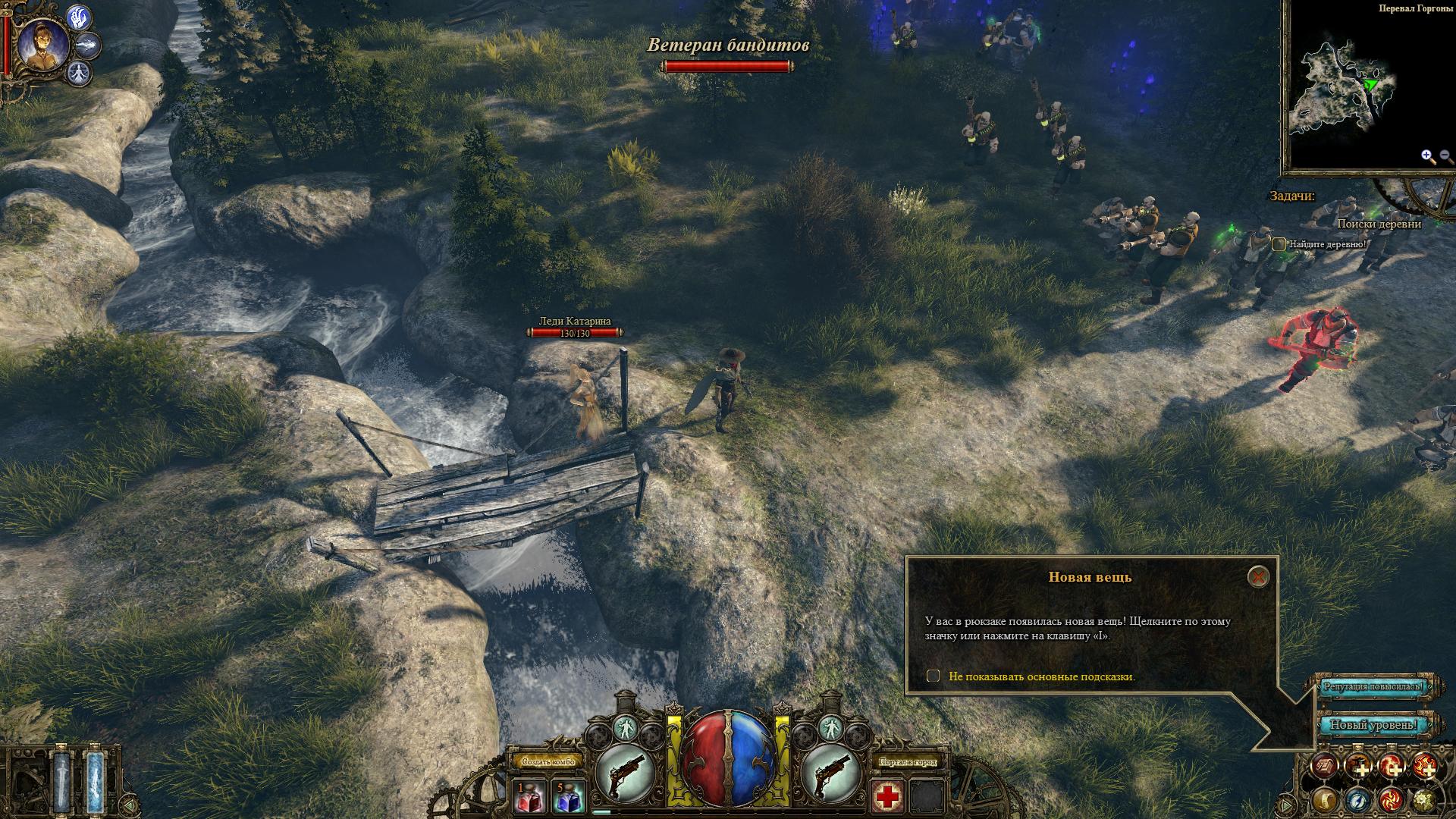This screenshot has height=819, width=1456.
Task: Zoom in on the minimap
Action: (x=1428, y=156)
